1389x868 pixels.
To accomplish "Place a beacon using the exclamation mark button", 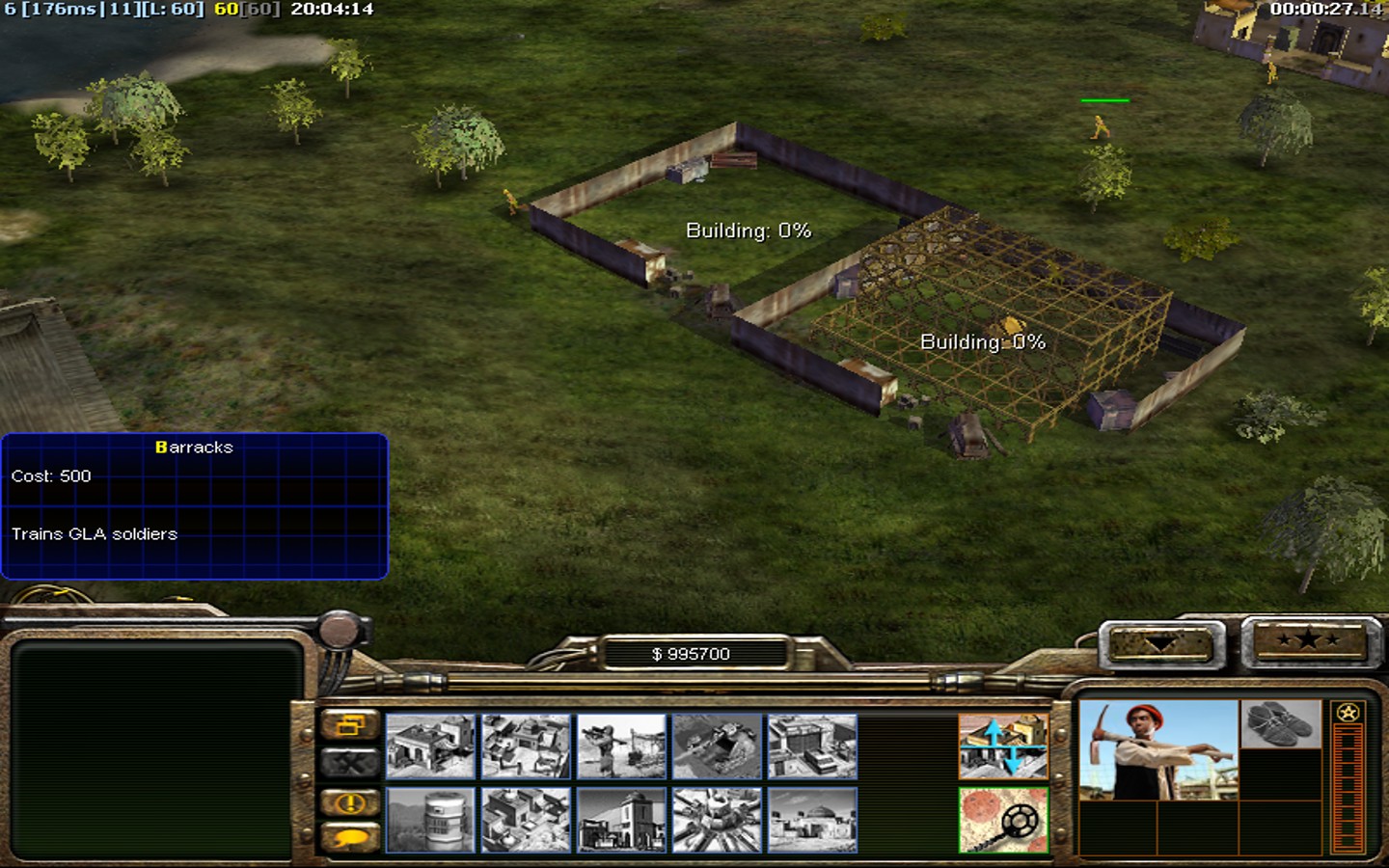I will 349,802.
